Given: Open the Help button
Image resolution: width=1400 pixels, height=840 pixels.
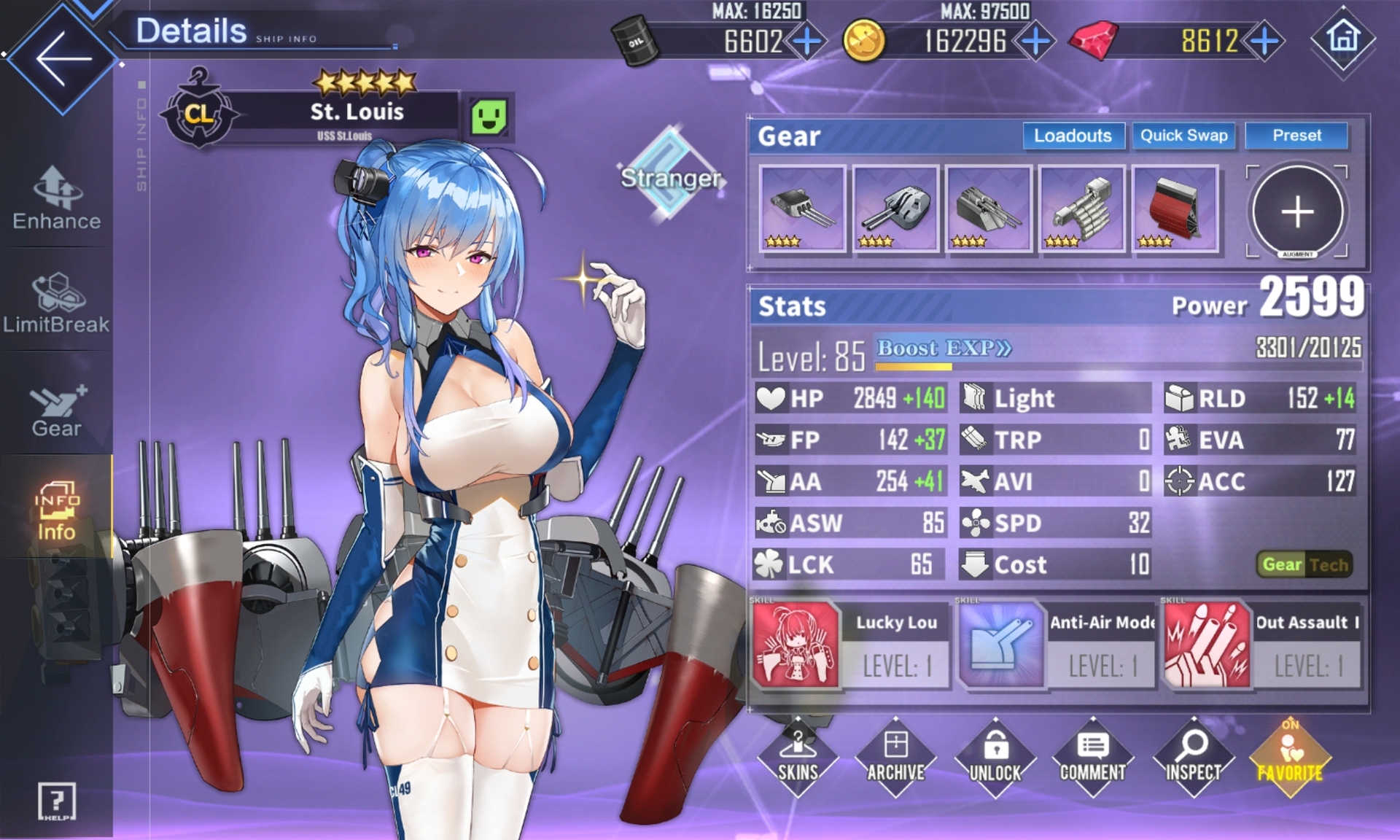Looking at the screenshot, I should point(56,802).
